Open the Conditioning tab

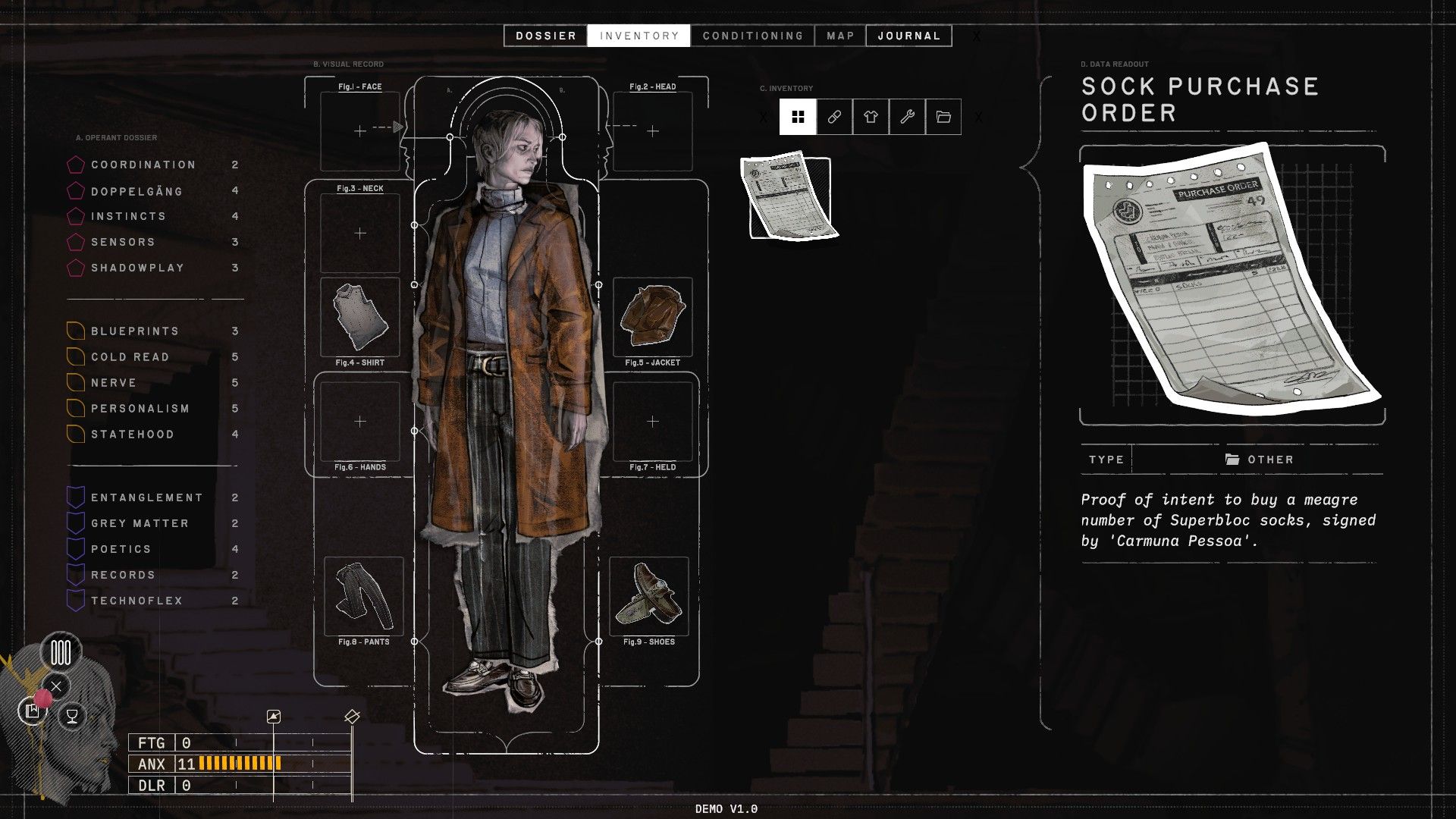click(753, 35)
